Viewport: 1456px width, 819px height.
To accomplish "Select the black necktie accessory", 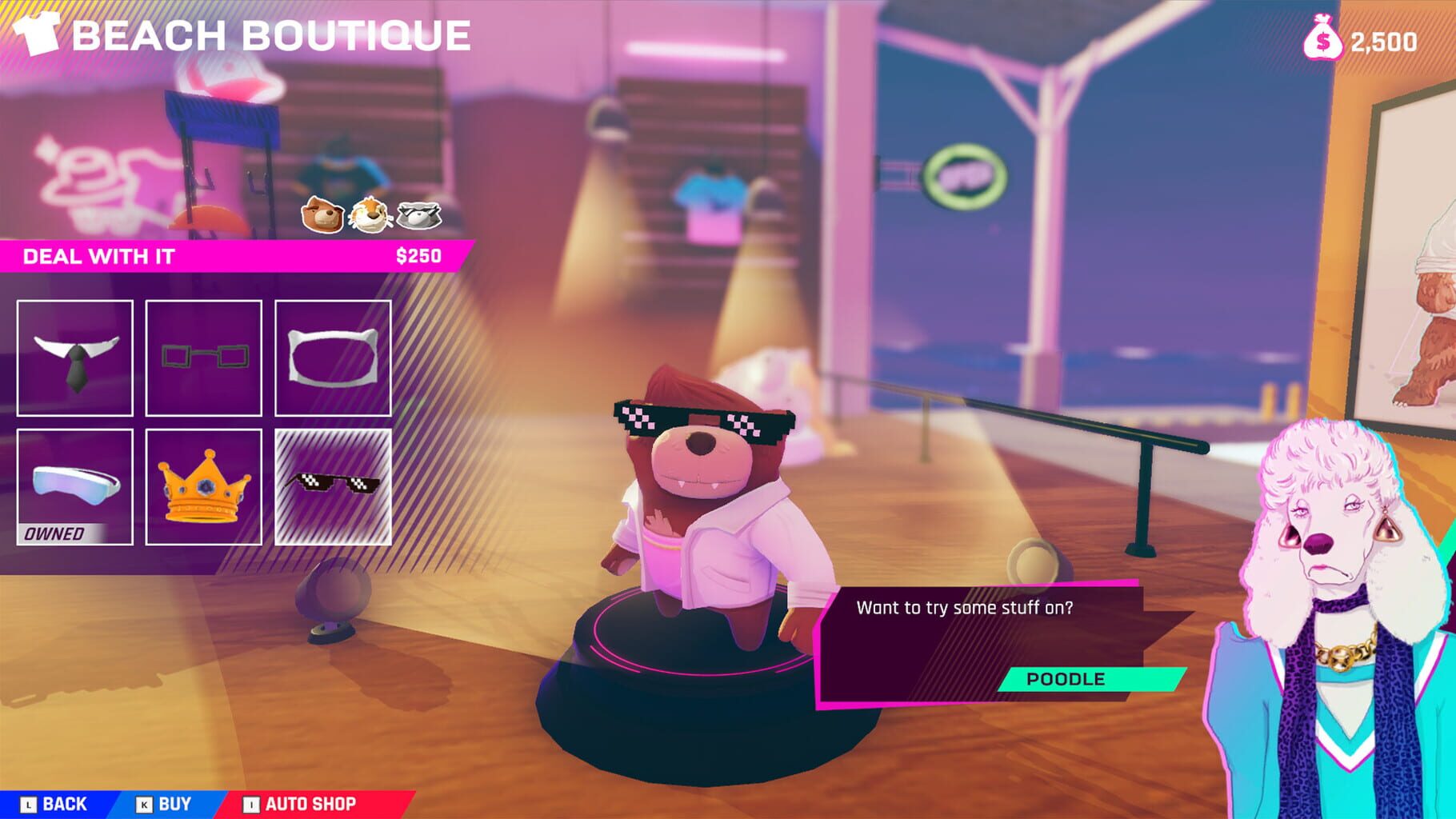I will pos(74,358).
